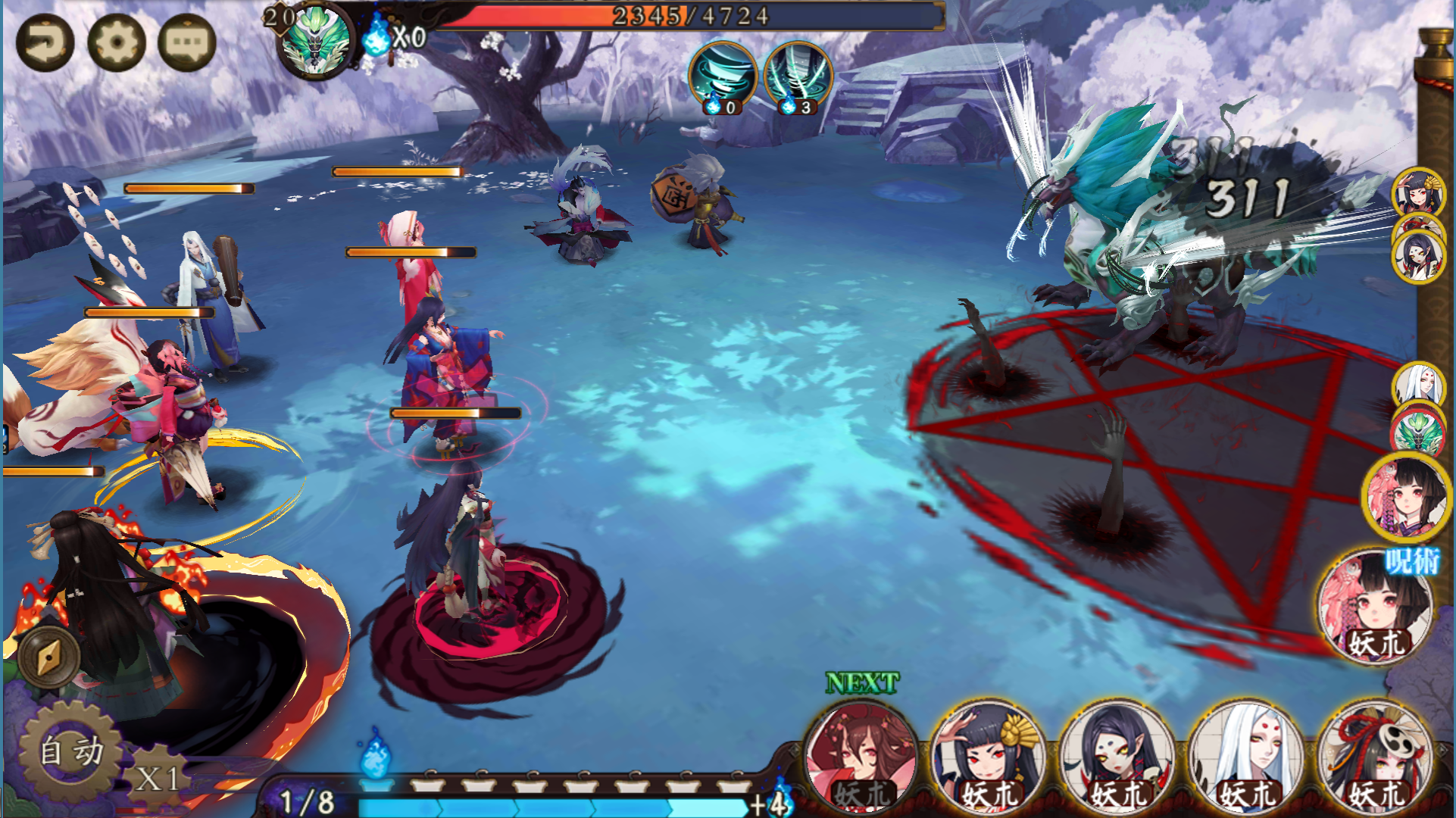The image size is (1456, 818).
Task: Select the boss's wind slash skill costing 3
Action: 798,76
